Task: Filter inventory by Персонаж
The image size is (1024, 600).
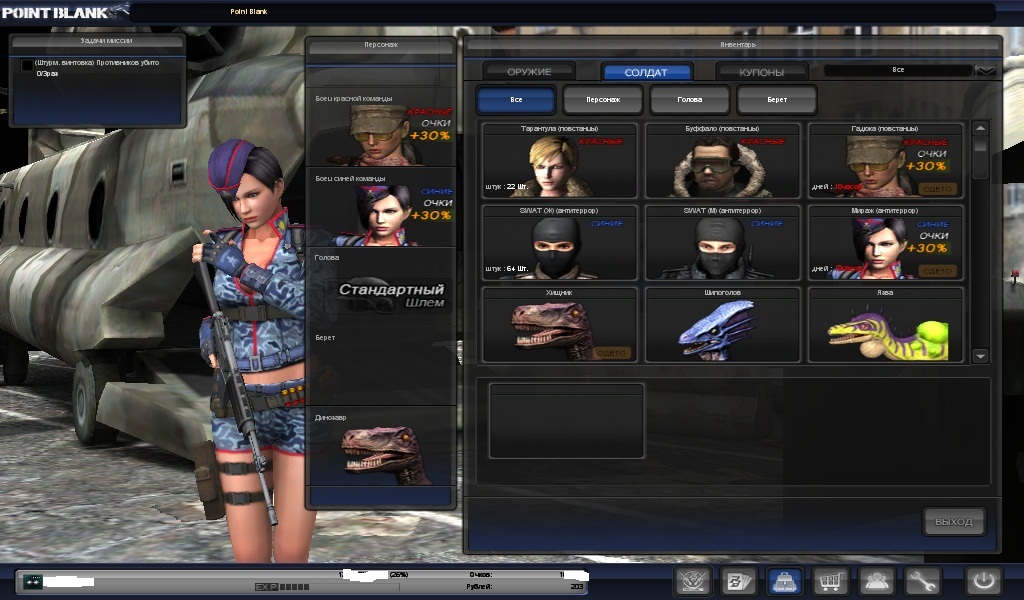Action: click(x=603, y=100)
